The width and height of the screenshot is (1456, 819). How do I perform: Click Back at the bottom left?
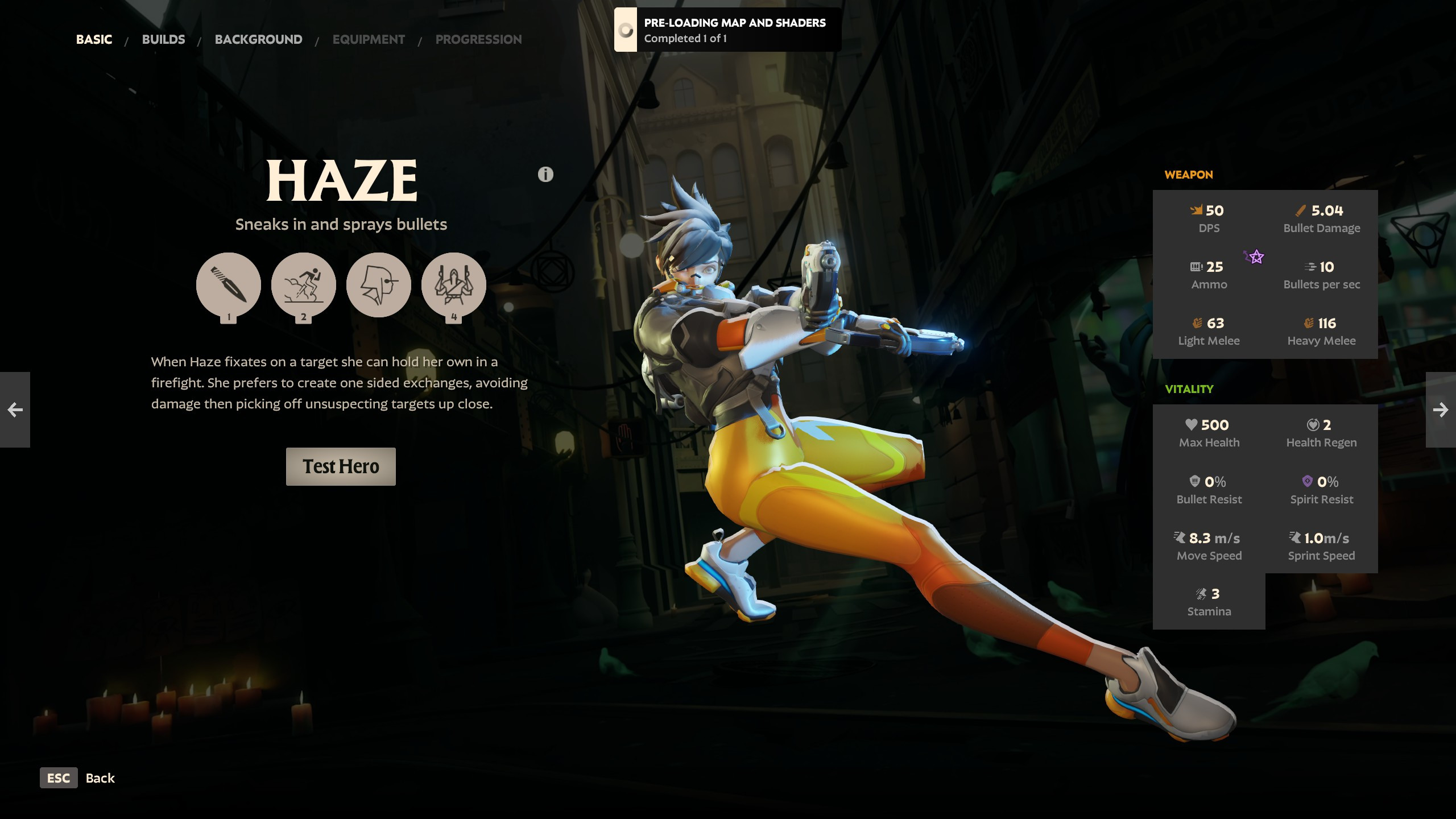(x=100, y=777)
